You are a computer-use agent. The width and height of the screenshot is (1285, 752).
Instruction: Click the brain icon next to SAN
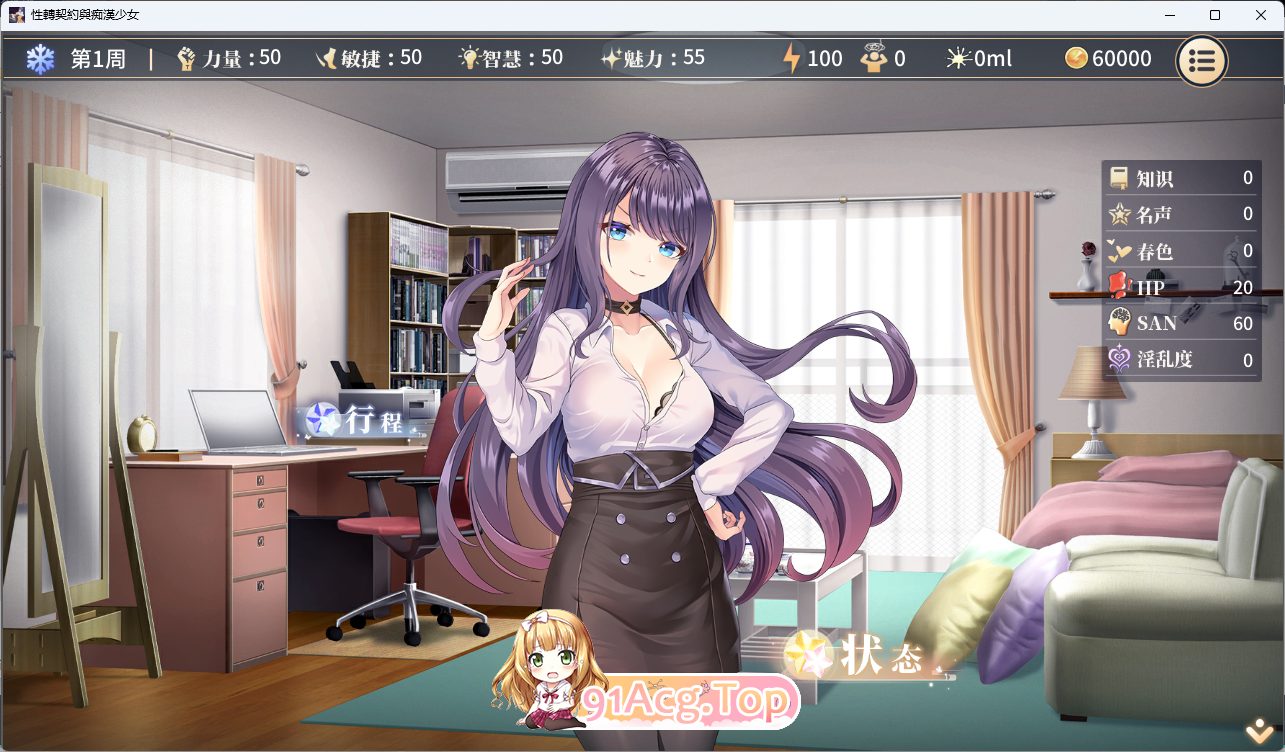click(x=1119, y=323)
